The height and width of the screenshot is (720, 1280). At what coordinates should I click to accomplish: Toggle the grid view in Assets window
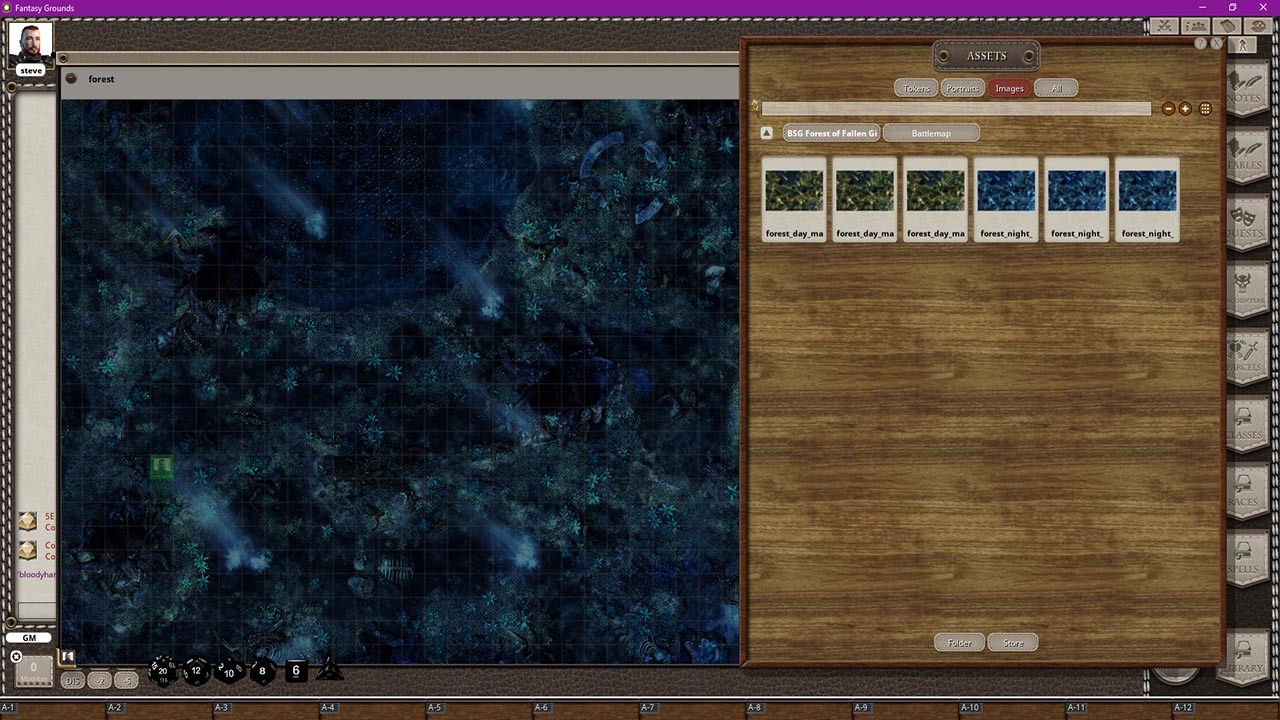point(1206,108)
